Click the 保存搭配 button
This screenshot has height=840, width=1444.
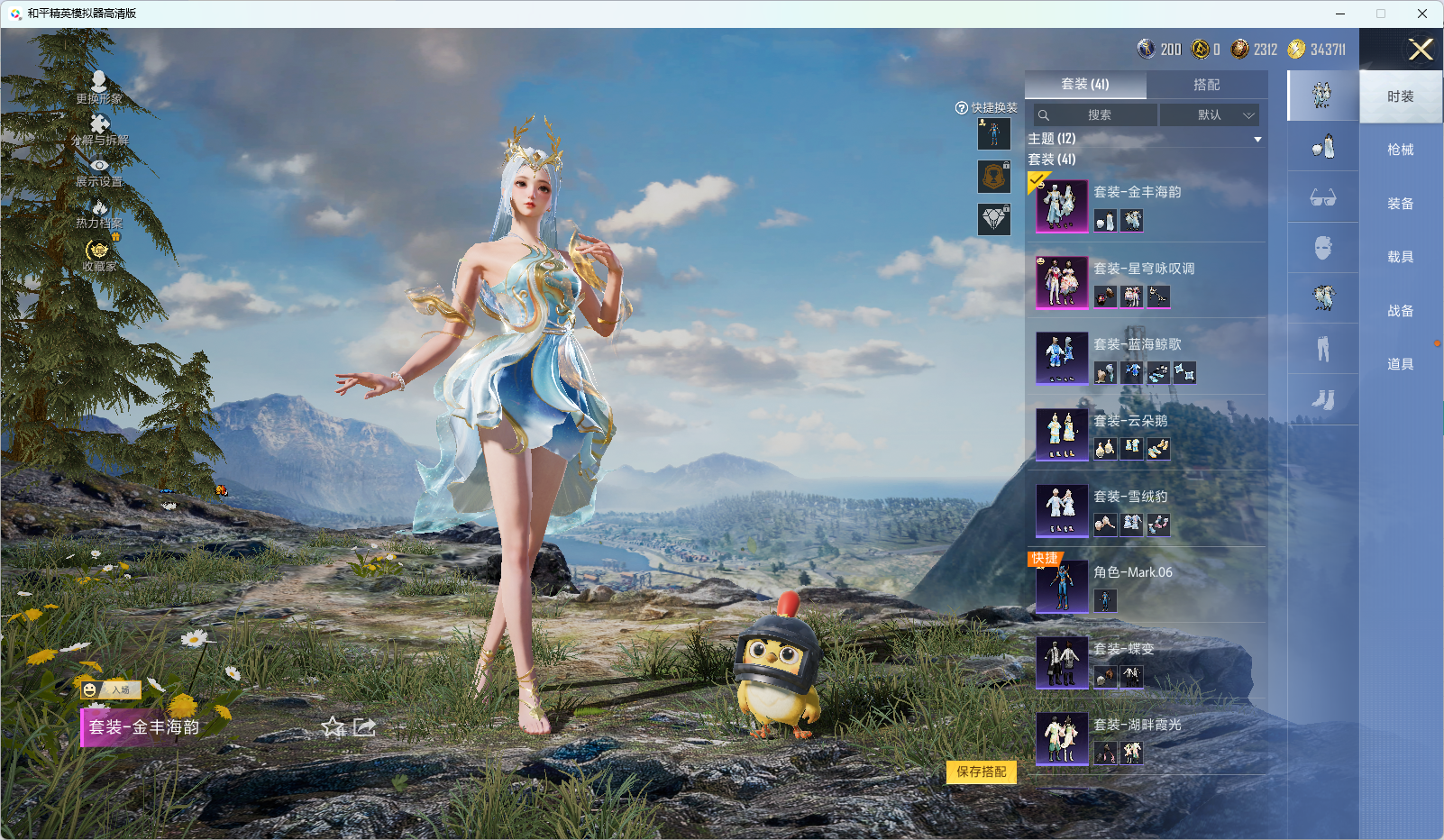(x=981, y=772)
